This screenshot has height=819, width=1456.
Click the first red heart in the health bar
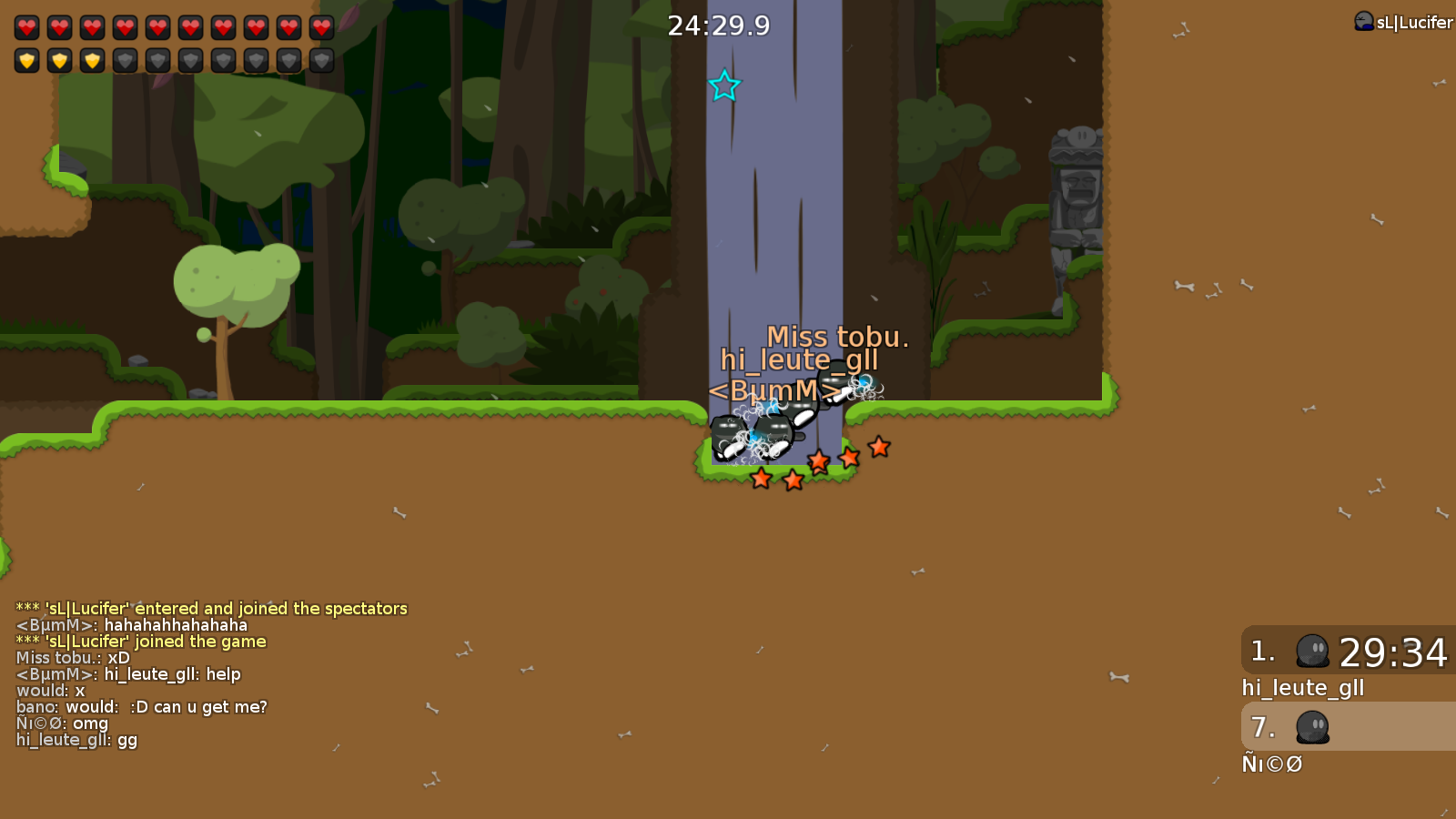[26, 26]
